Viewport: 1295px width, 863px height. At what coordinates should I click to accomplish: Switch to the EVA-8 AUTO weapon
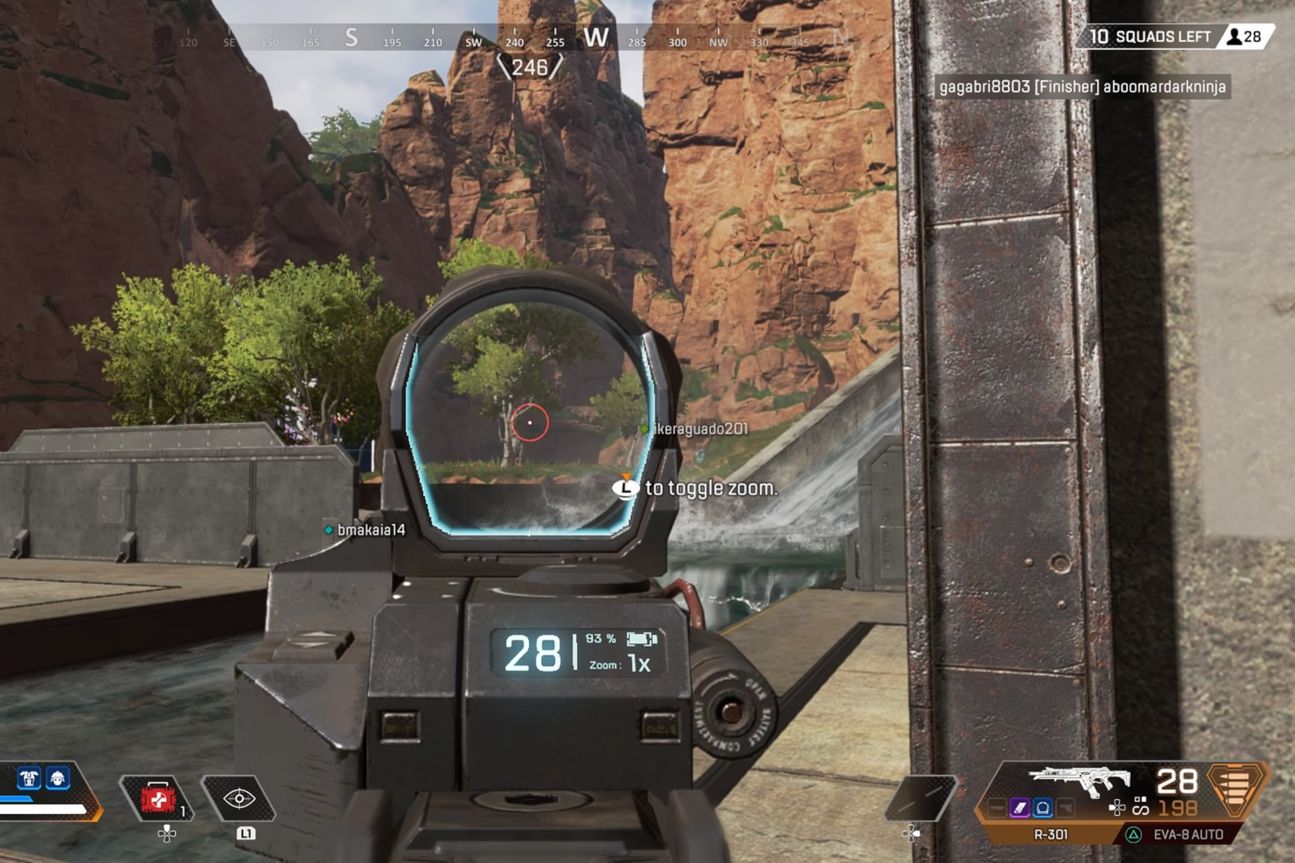[x=1189, y=834]
